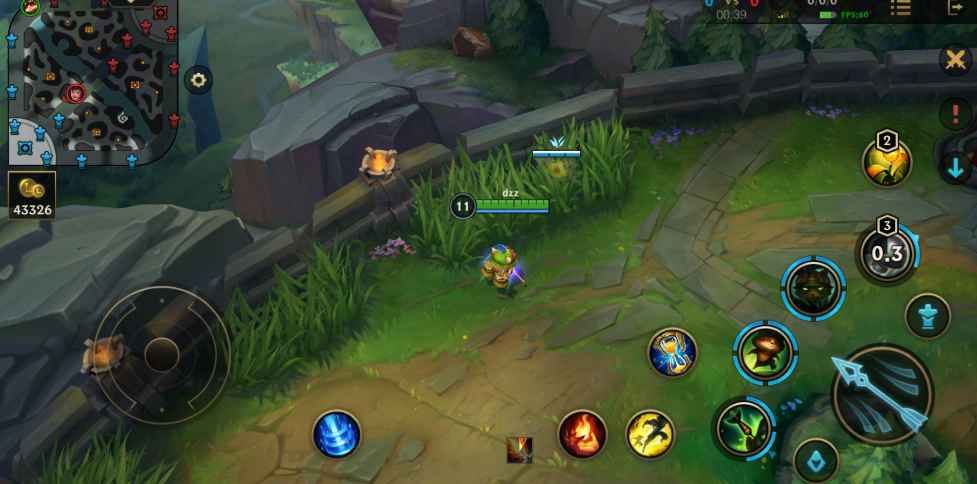Screen dimensions: 977x484
Task: Send a red exclamation alert ping
Action: pos(955,114)
